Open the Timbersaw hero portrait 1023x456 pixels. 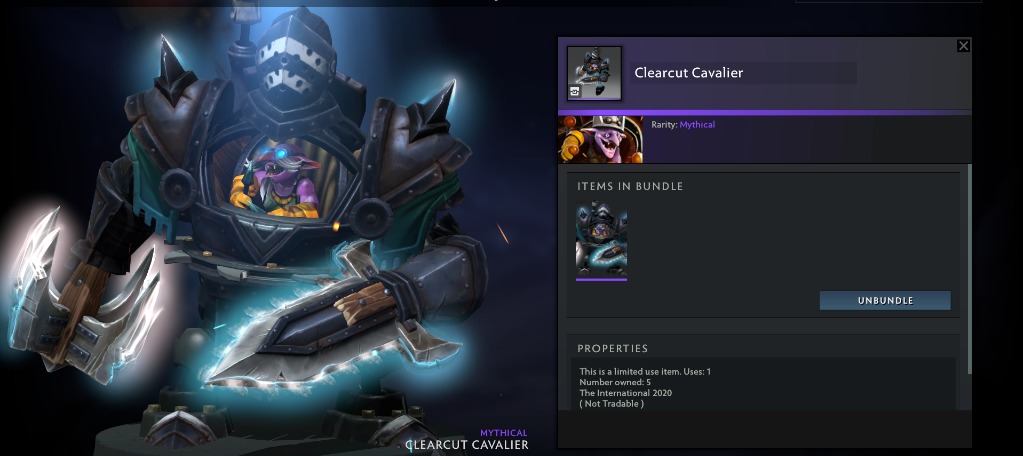point(601,139)
